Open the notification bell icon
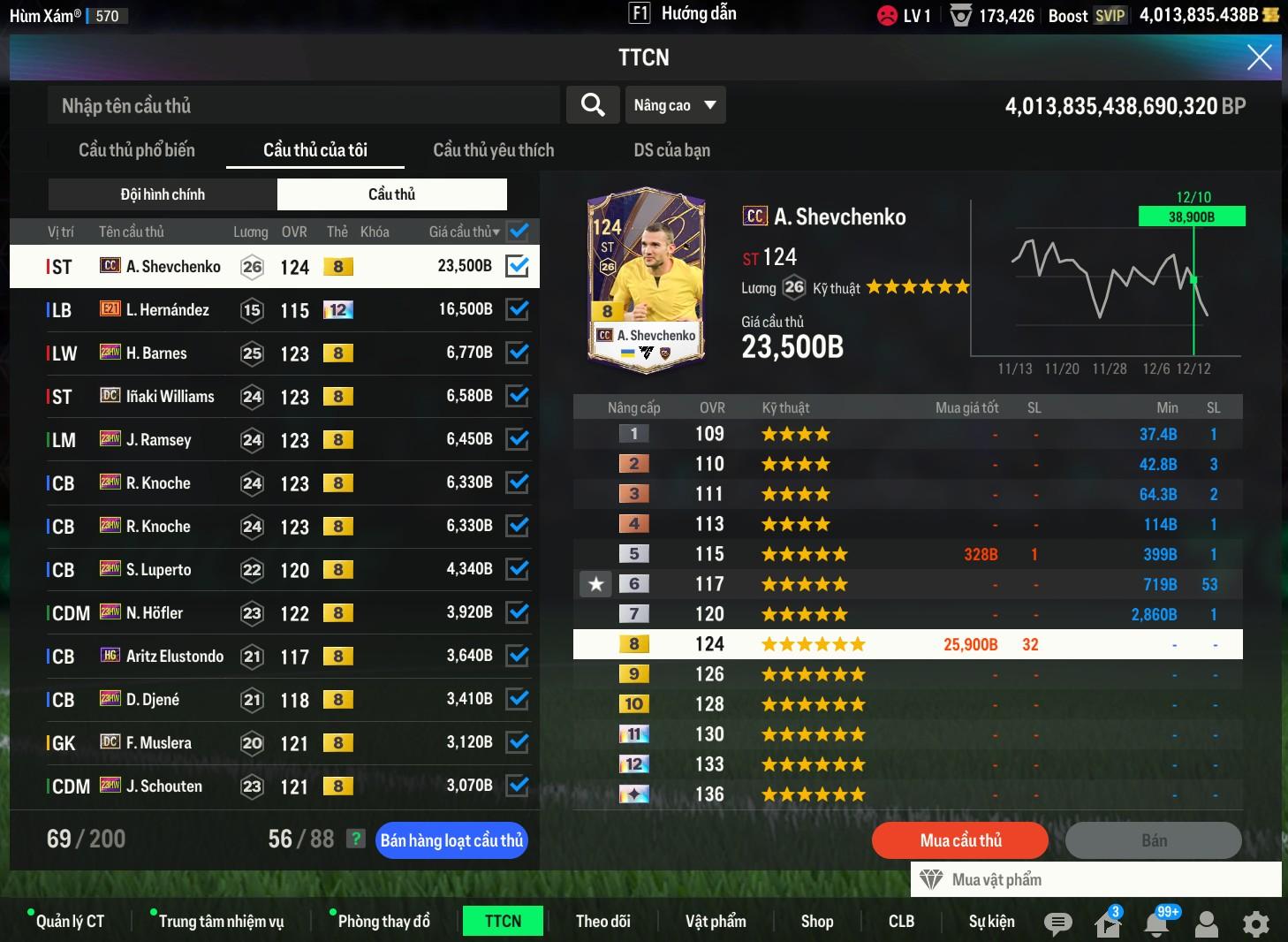 1157,923
